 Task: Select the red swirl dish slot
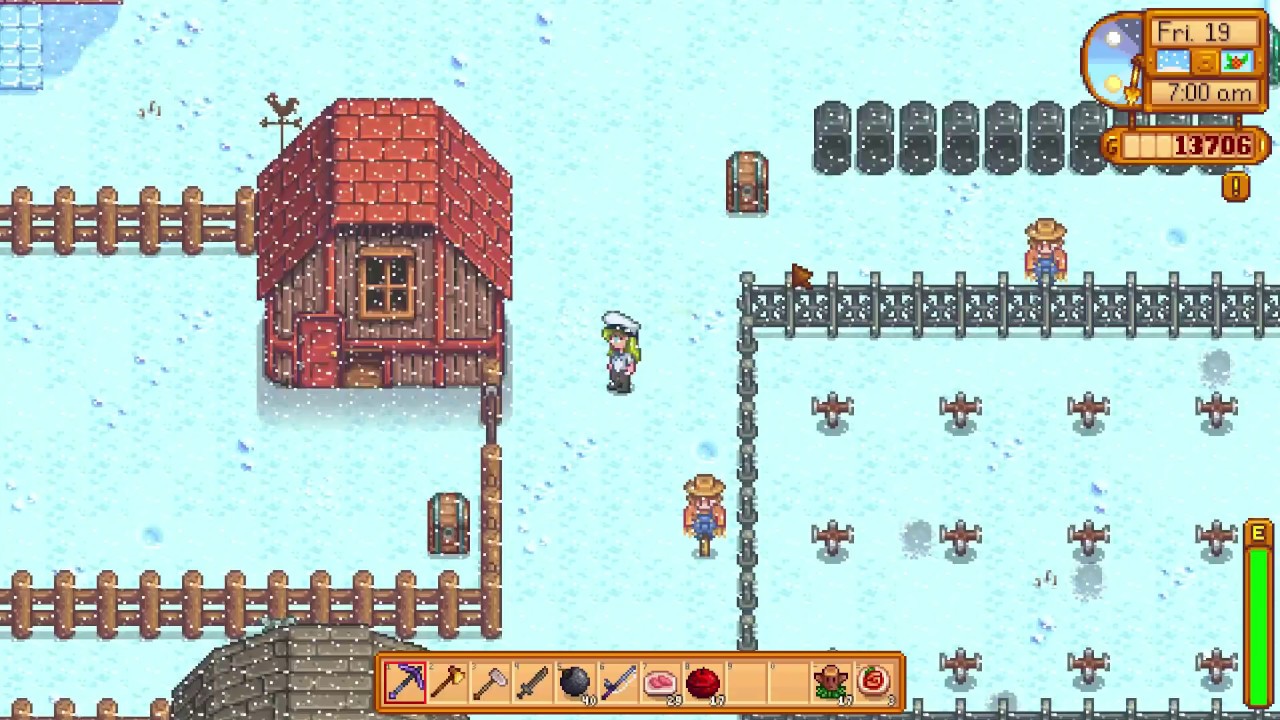(x=874, y=682)
